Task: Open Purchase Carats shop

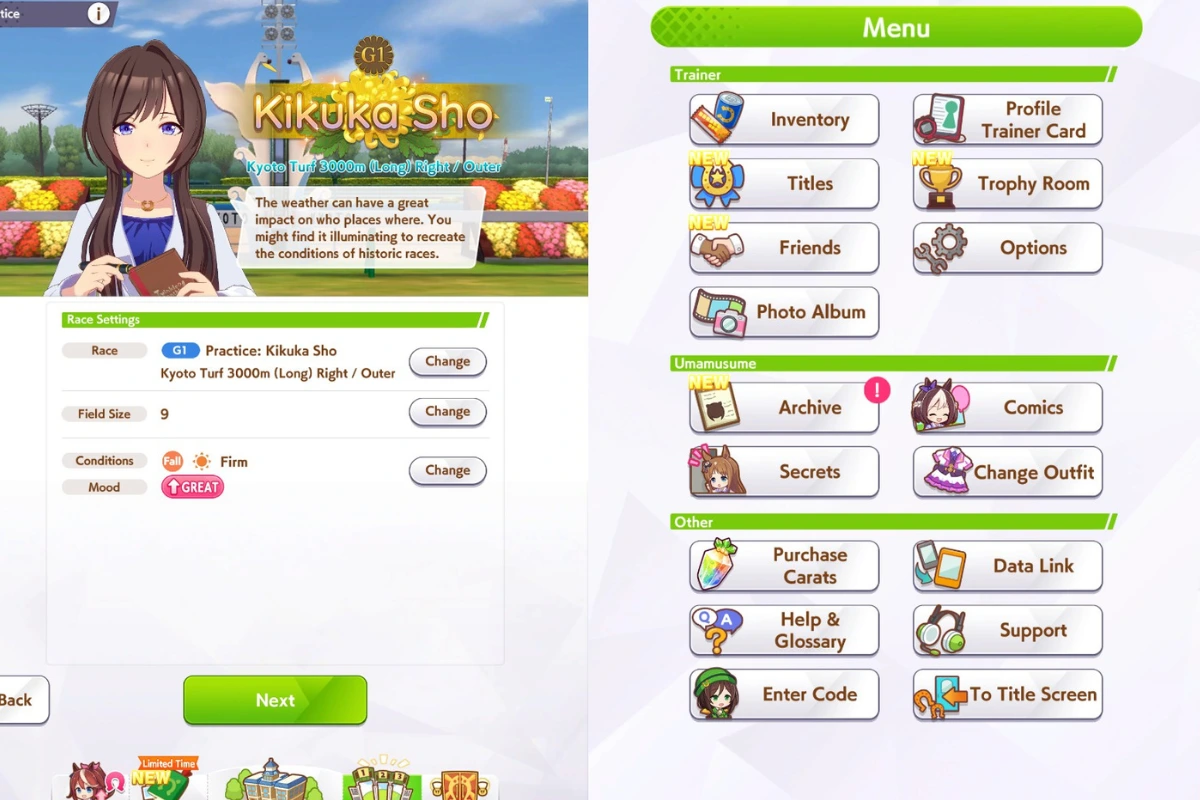Action: [x=784, y=566]
